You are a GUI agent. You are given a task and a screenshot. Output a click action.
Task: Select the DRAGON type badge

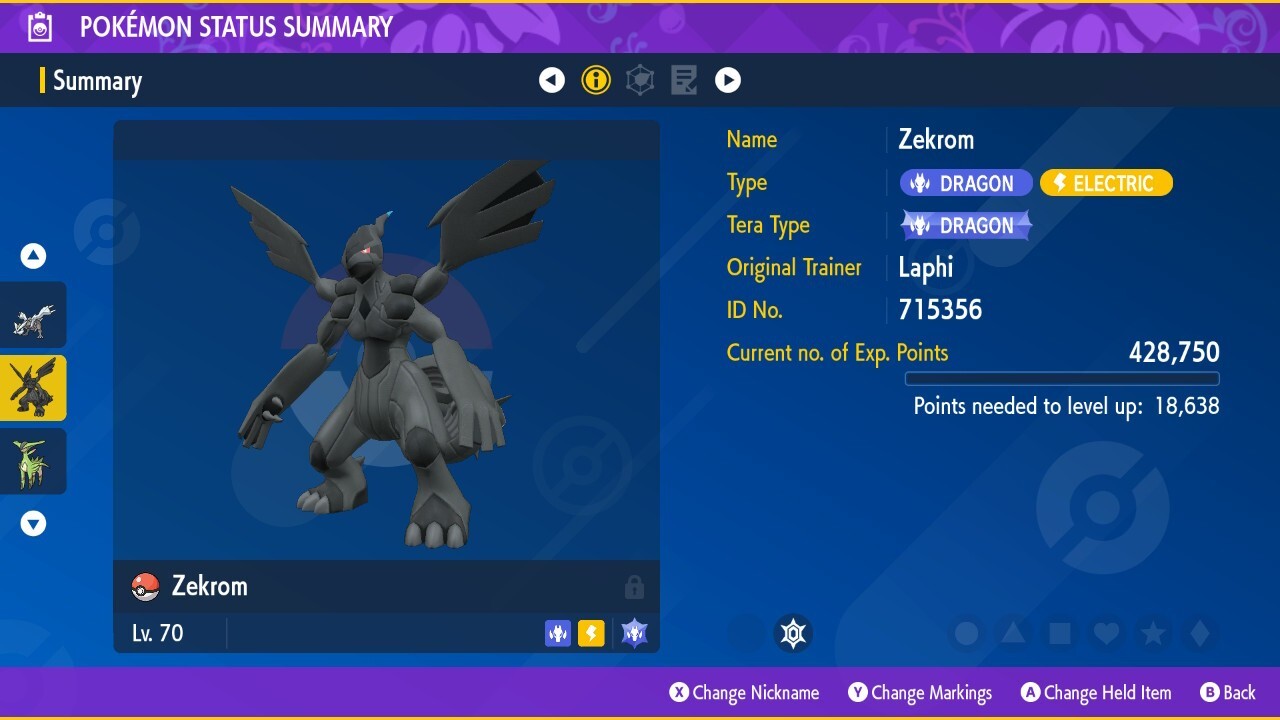coord(965,183)
